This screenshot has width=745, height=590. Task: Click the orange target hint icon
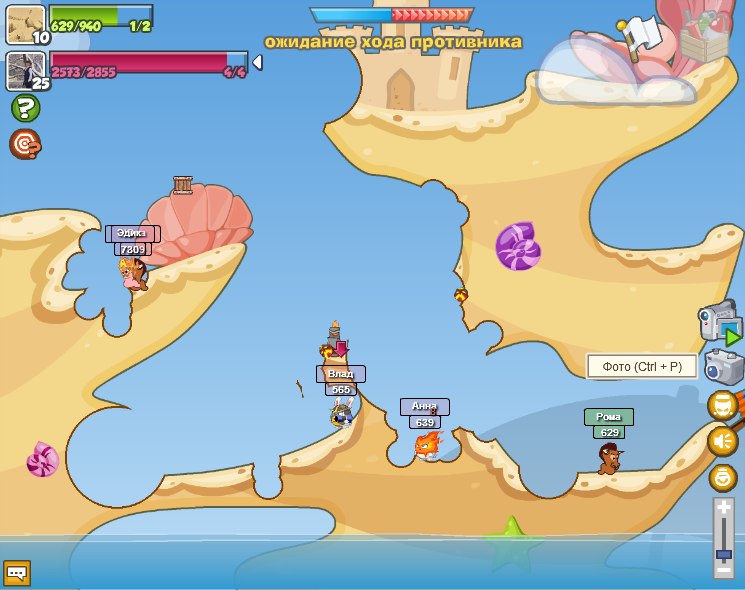[25, 144]
